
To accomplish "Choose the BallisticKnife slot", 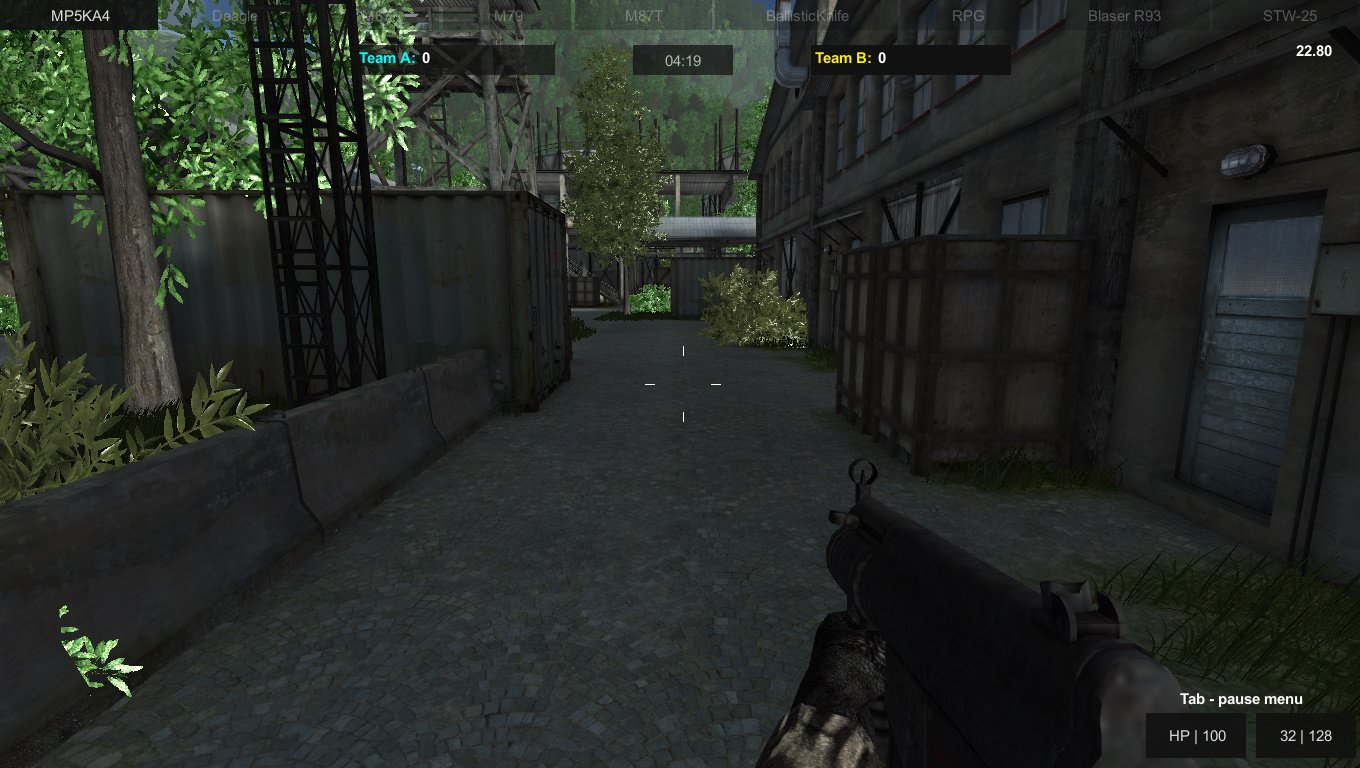I will click(810, 16).
